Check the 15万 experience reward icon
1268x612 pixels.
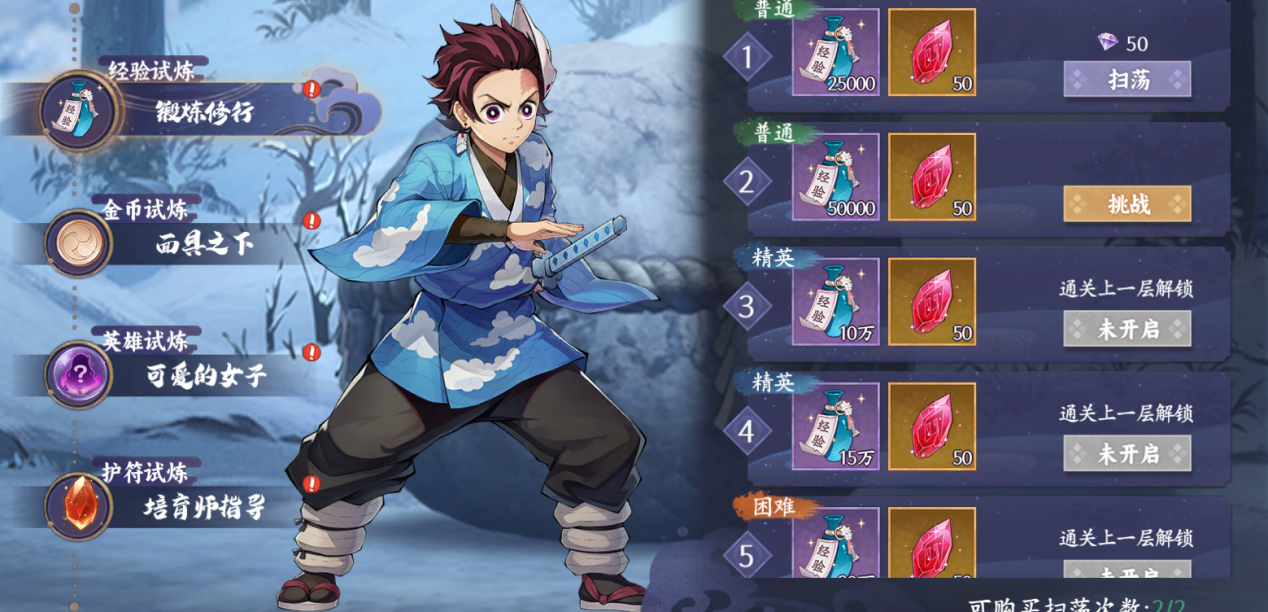836,426
